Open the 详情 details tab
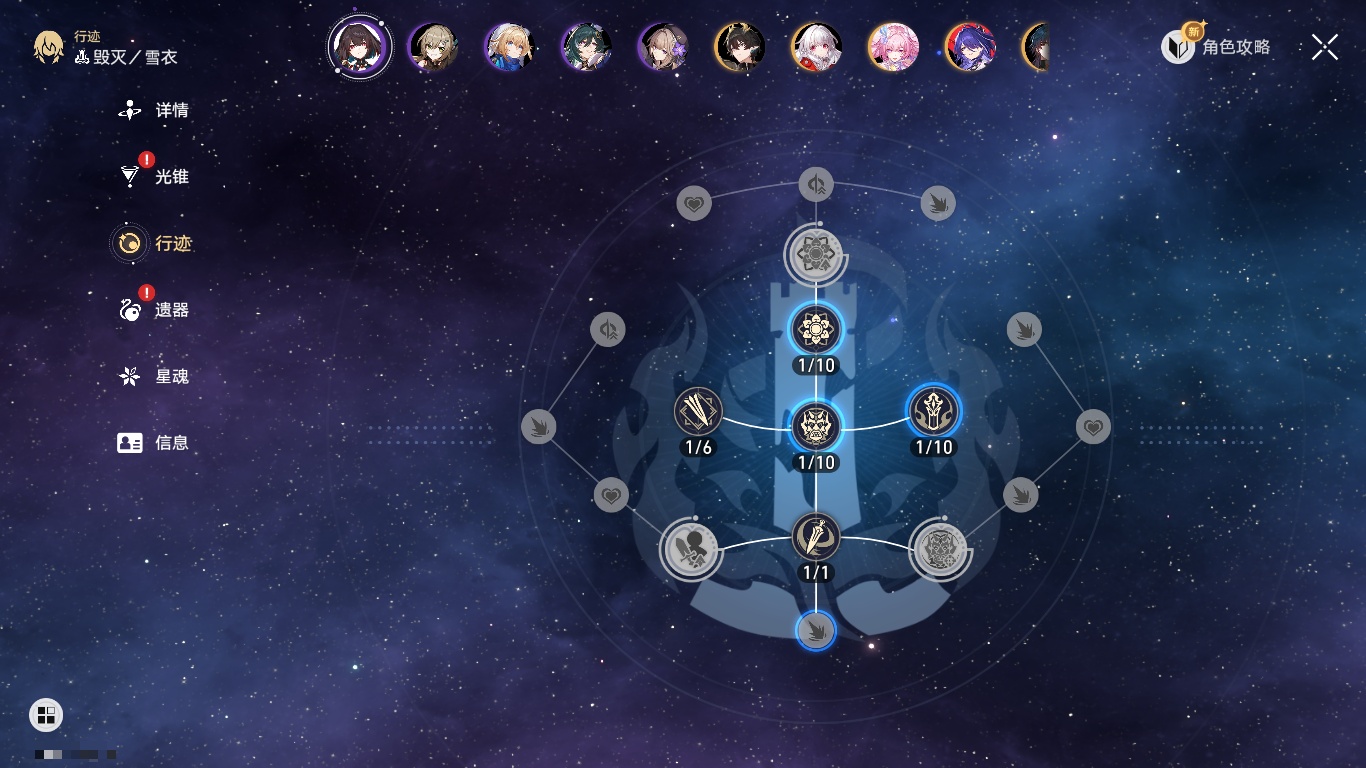The image size is (1366, 768). click(154, 110)
